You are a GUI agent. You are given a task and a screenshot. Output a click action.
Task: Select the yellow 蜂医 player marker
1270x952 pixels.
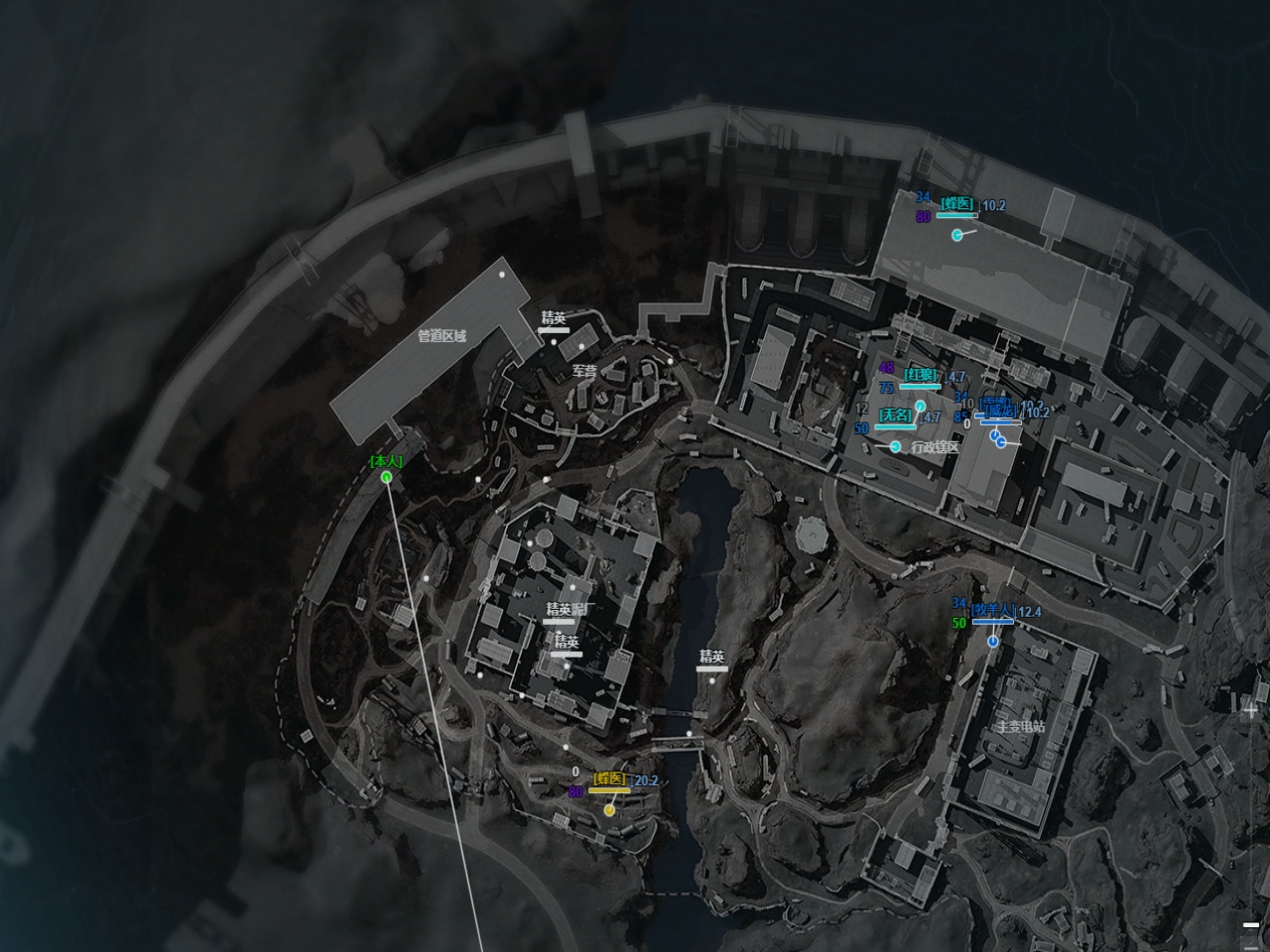(609, 809)
